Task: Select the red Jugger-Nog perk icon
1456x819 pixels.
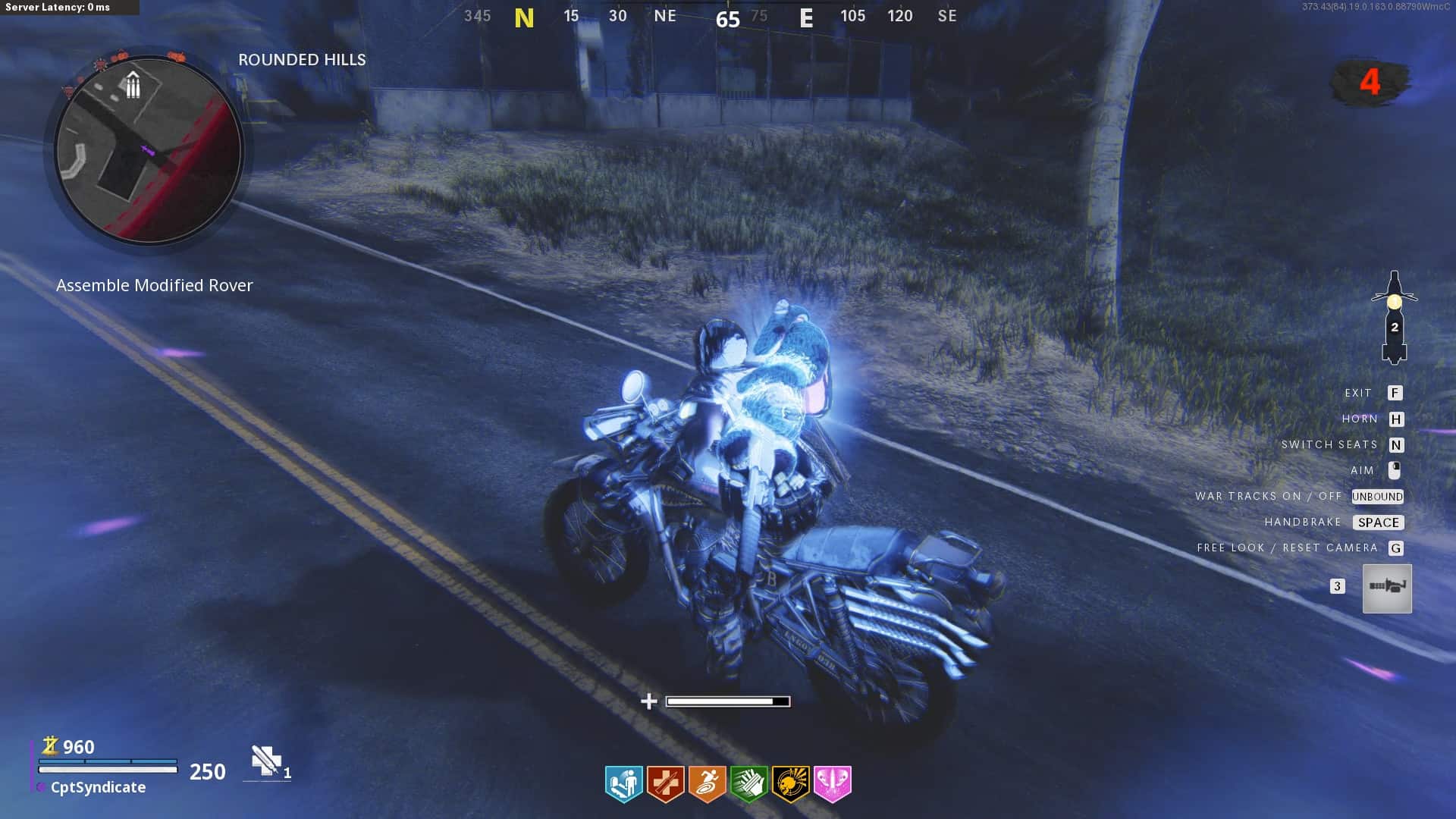Action: point(665,783)
